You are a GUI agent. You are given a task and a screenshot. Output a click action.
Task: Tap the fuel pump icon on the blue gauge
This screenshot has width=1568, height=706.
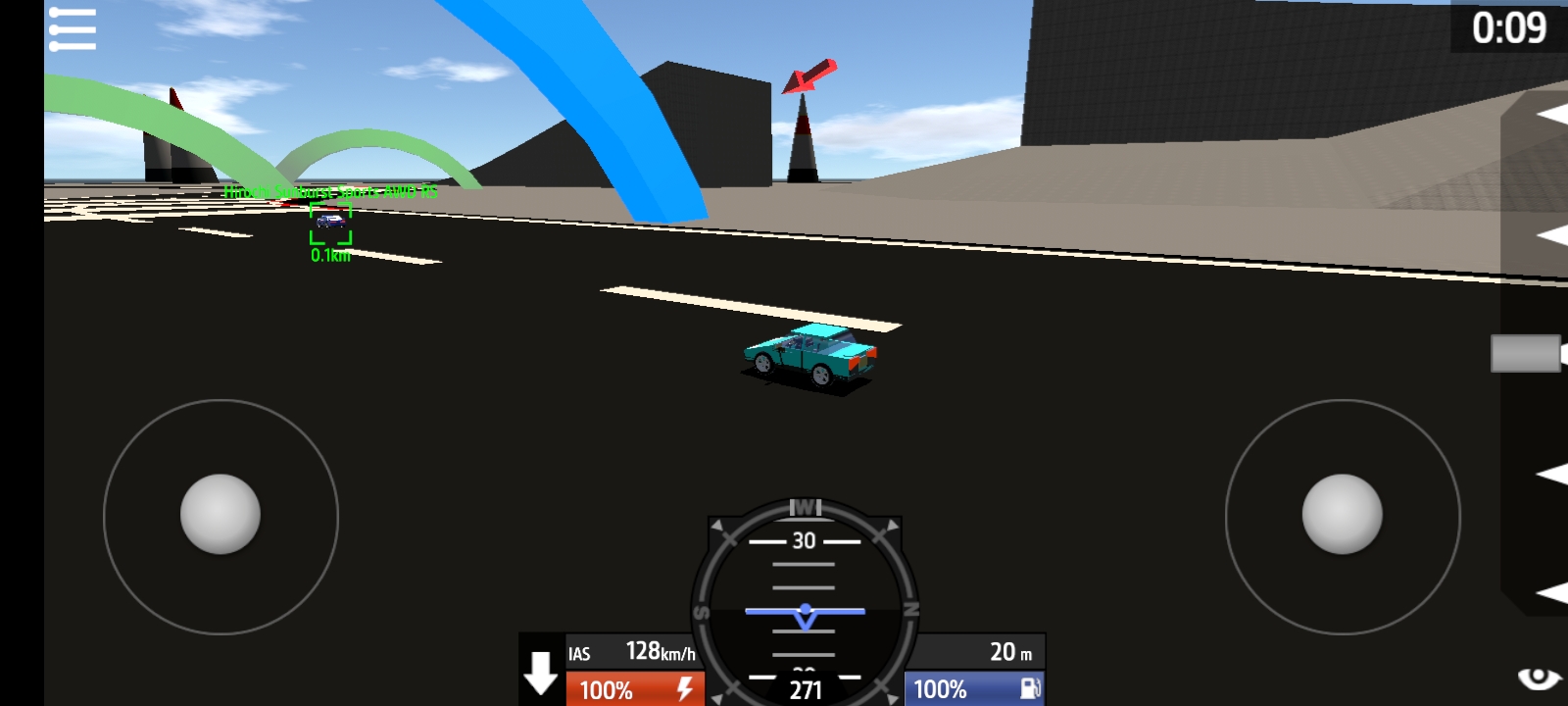tap(1029, 689)
